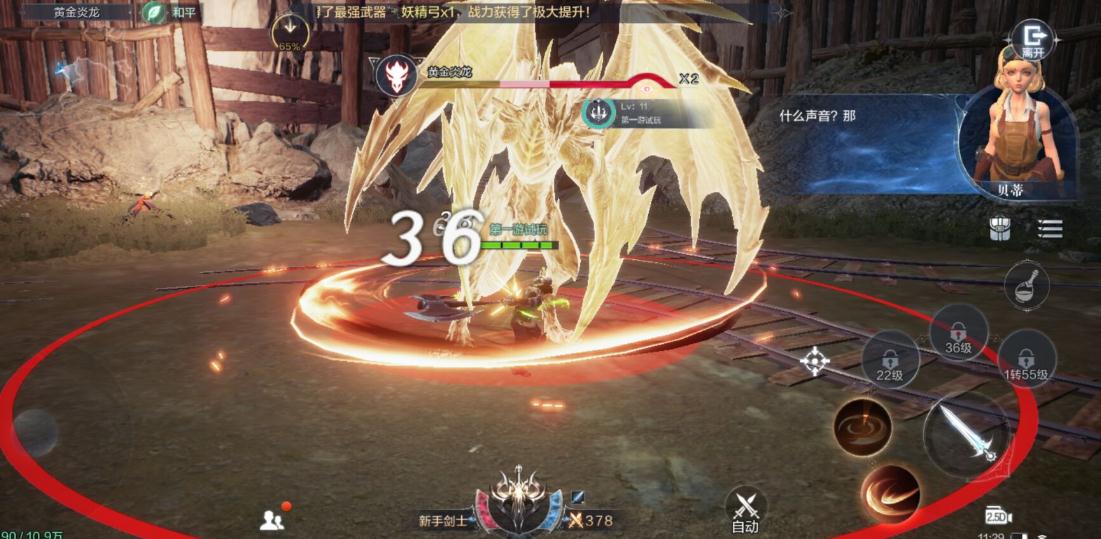Use the potion flask button
The image size is (1101, 539).
pos(1026,285)
